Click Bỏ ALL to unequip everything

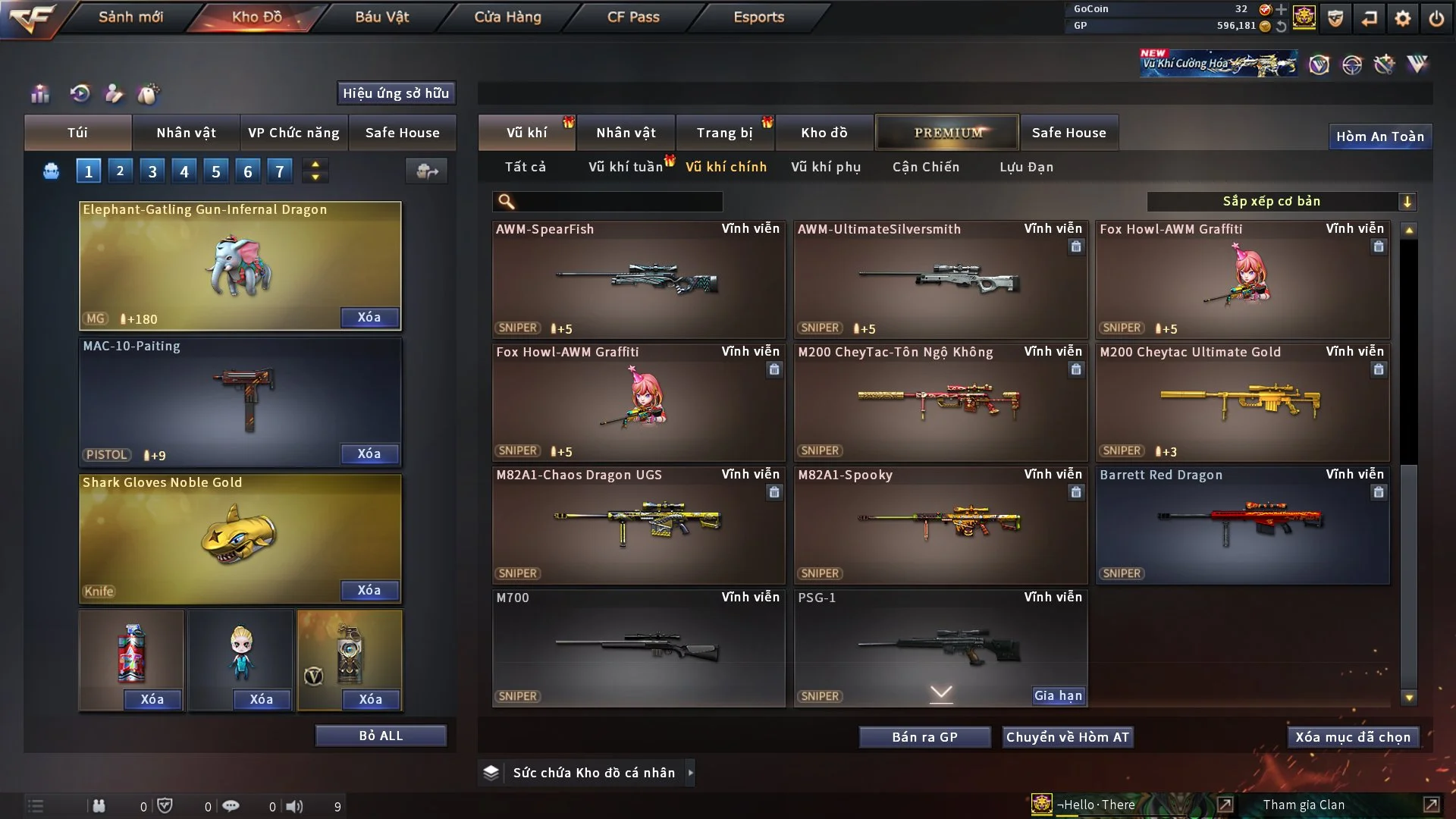point(381,736)
